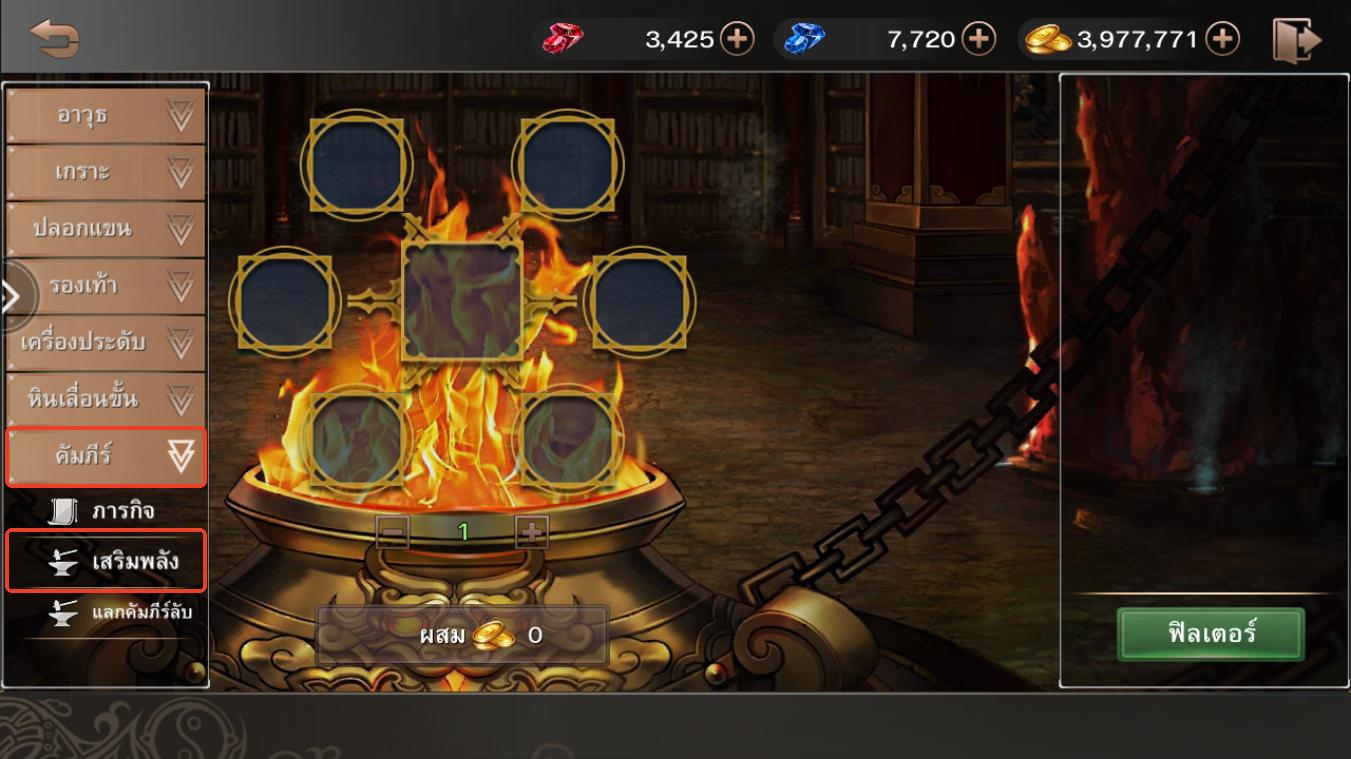The height and width of the screenshot is (759, 1351).
Task: Collapse the คัมภีร์ category
Action: pos(106,457)
